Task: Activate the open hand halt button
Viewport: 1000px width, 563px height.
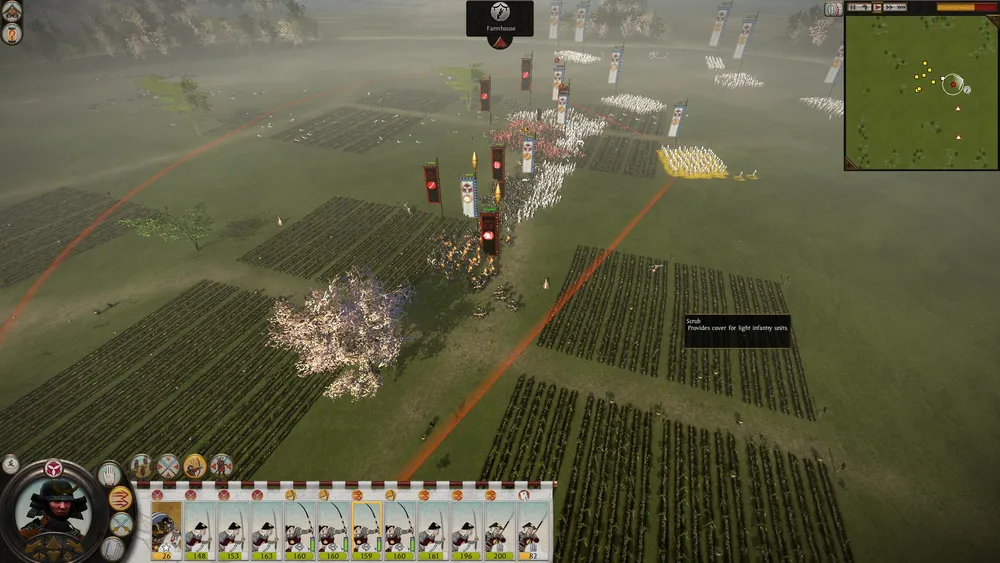Action: 109,474
